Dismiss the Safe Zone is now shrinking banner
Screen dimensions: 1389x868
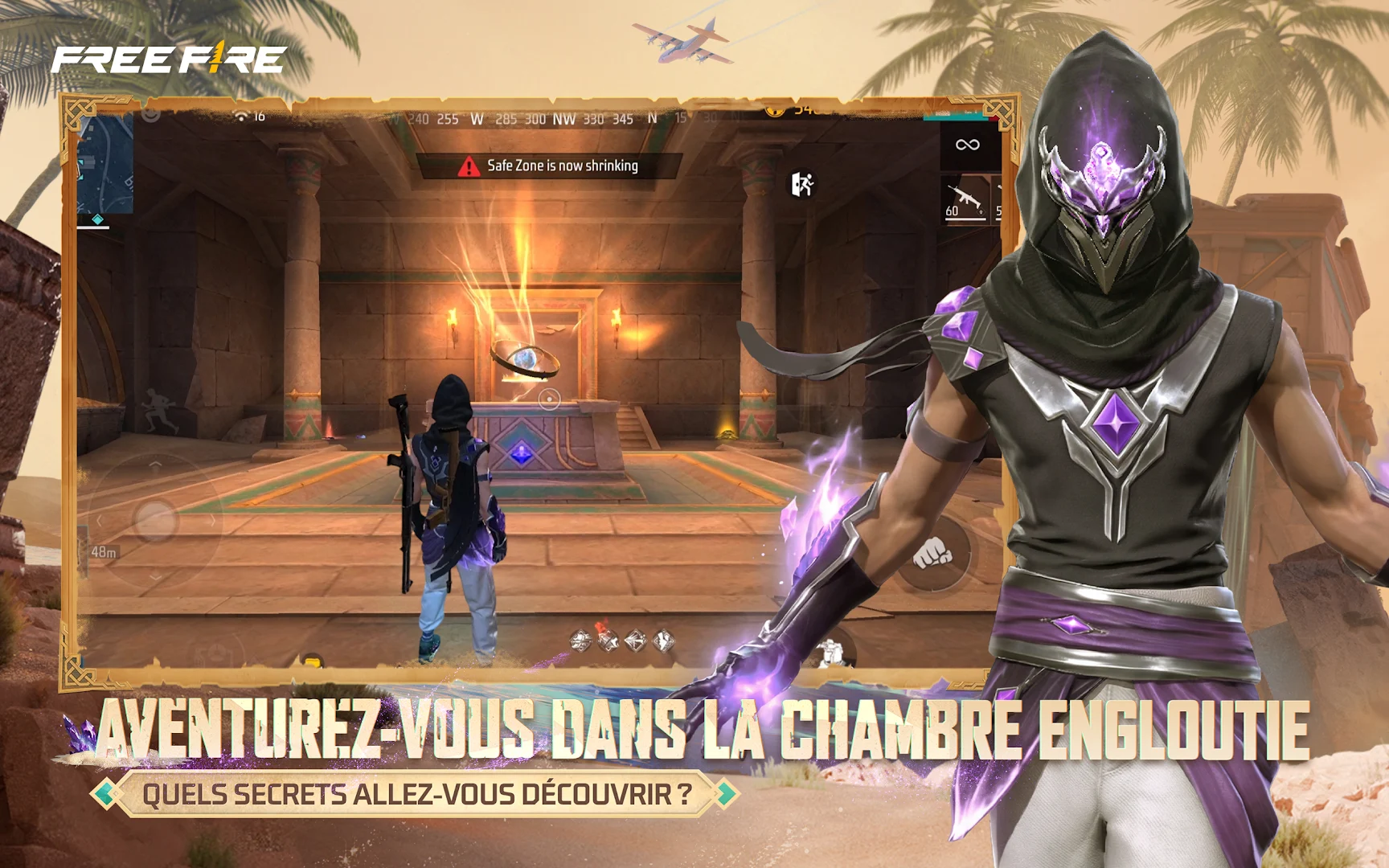pyautogui.click(x=555, y=166)
